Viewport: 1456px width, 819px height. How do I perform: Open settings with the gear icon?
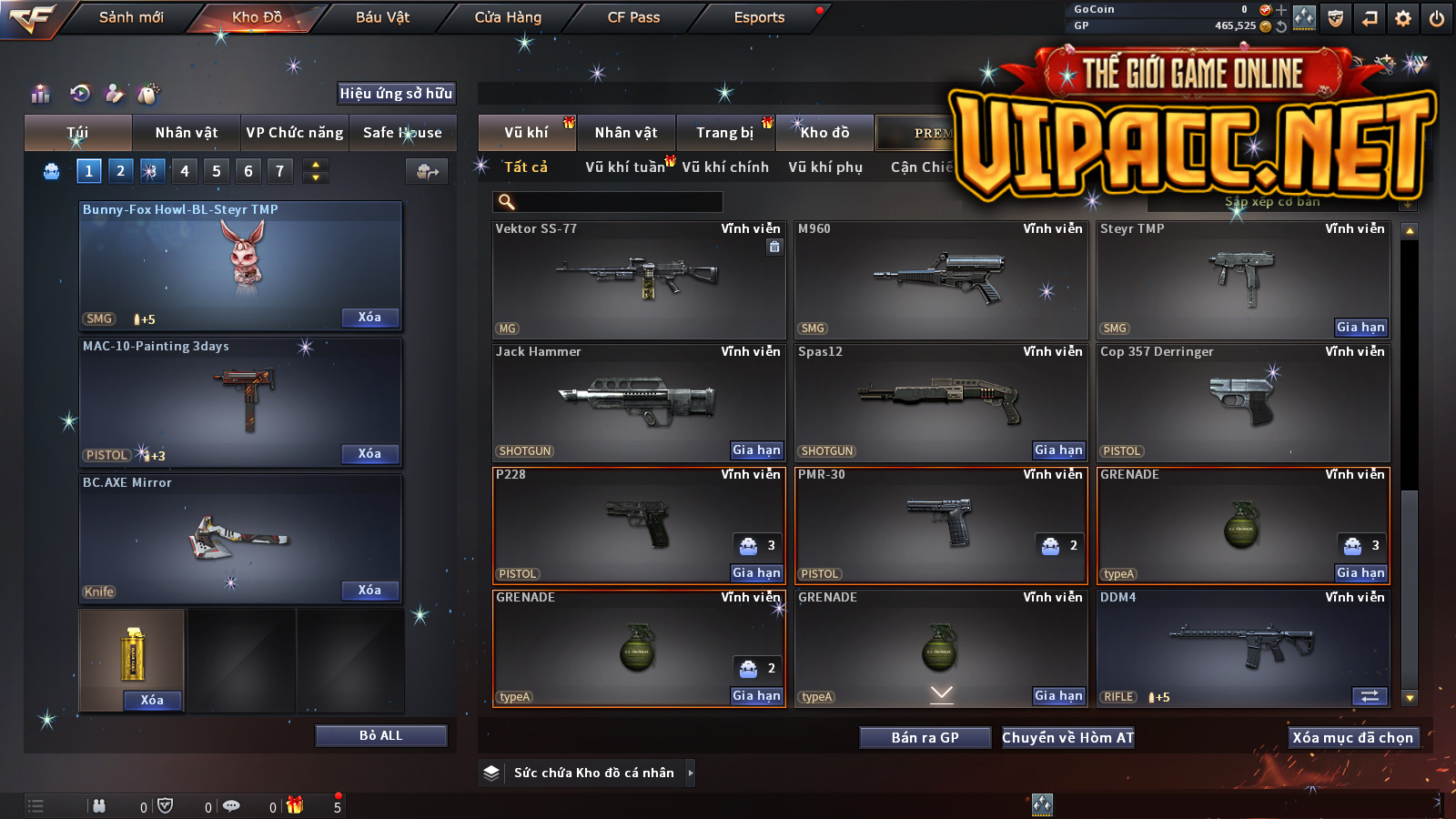[1403, 18]
